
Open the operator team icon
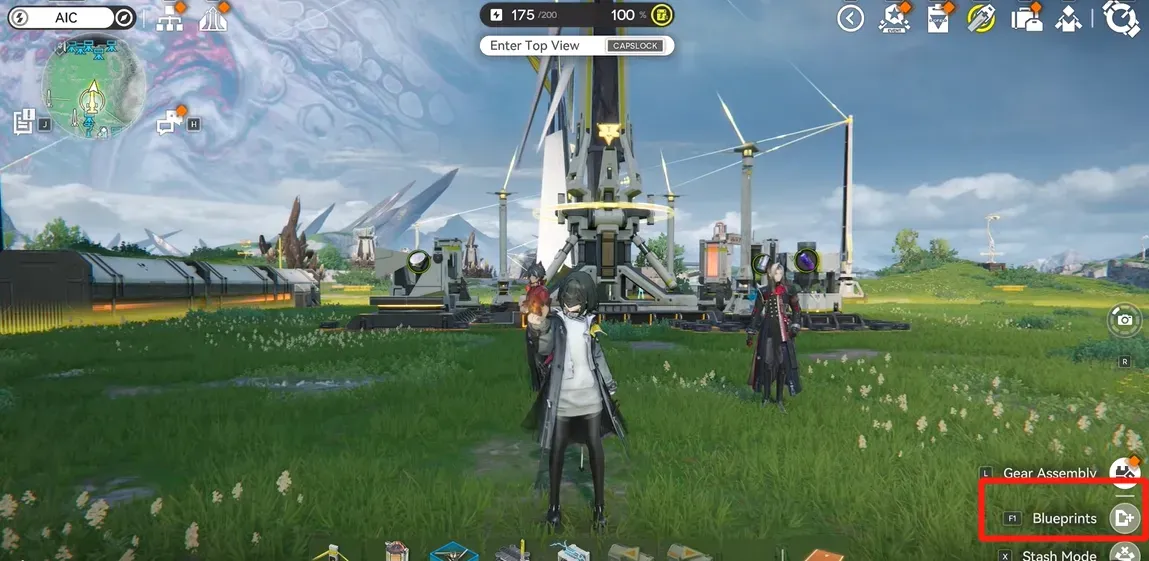coord(1069,18)
